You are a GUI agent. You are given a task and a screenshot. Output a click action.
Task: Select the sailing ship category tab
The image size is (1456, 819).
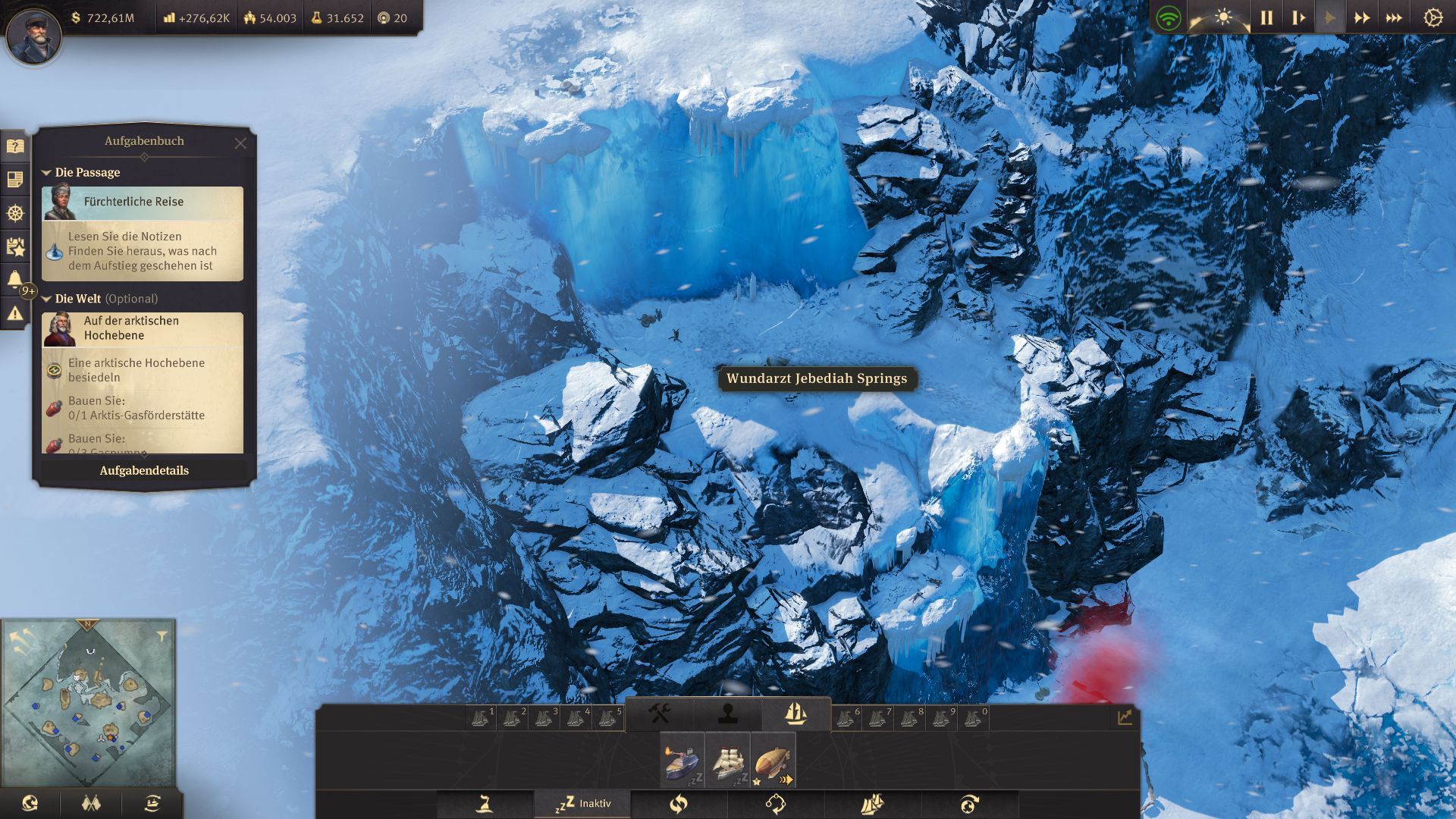796,713
